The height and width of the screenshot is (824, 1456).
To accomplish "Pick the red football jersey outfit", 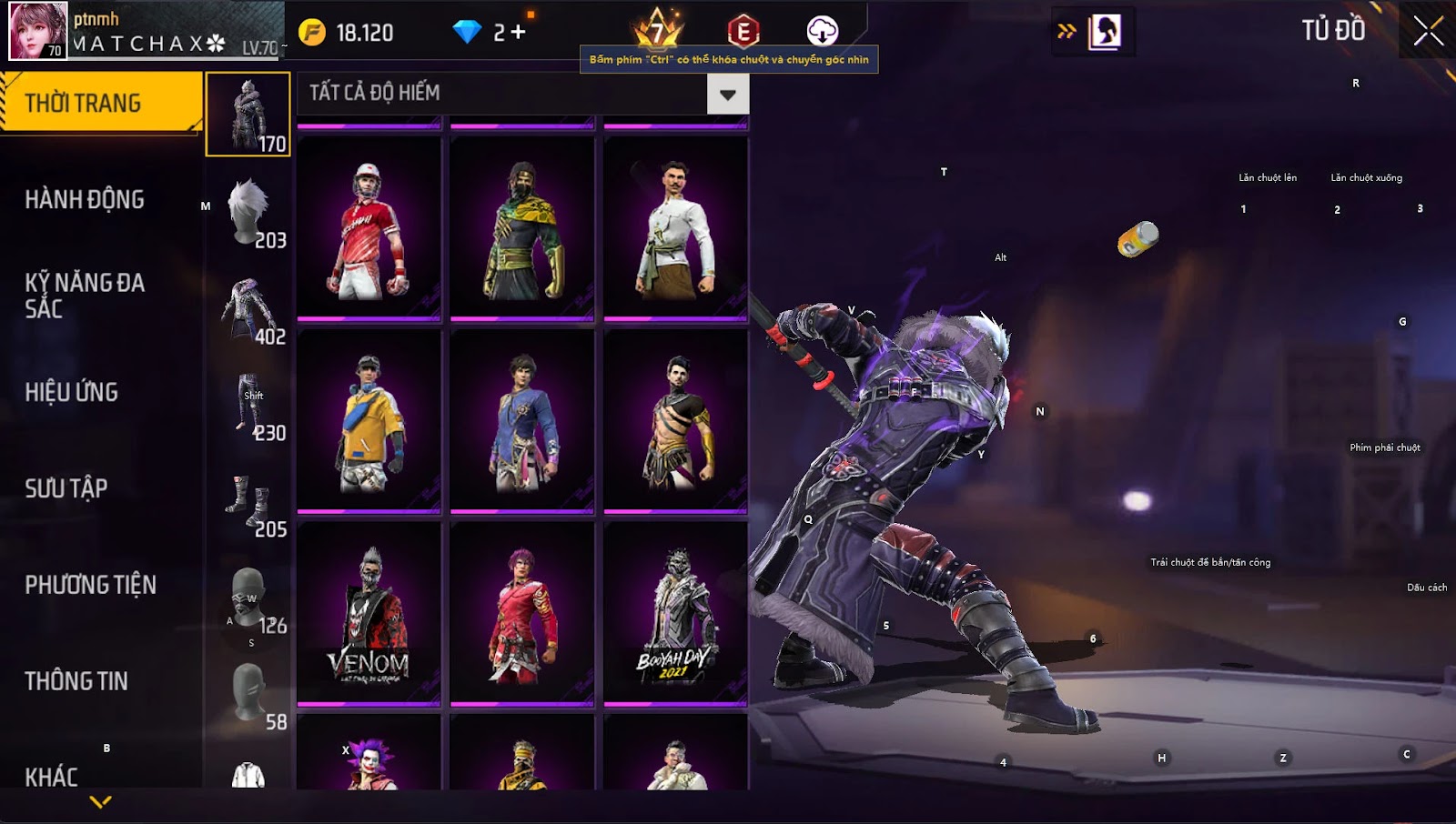I will [369, 229].
